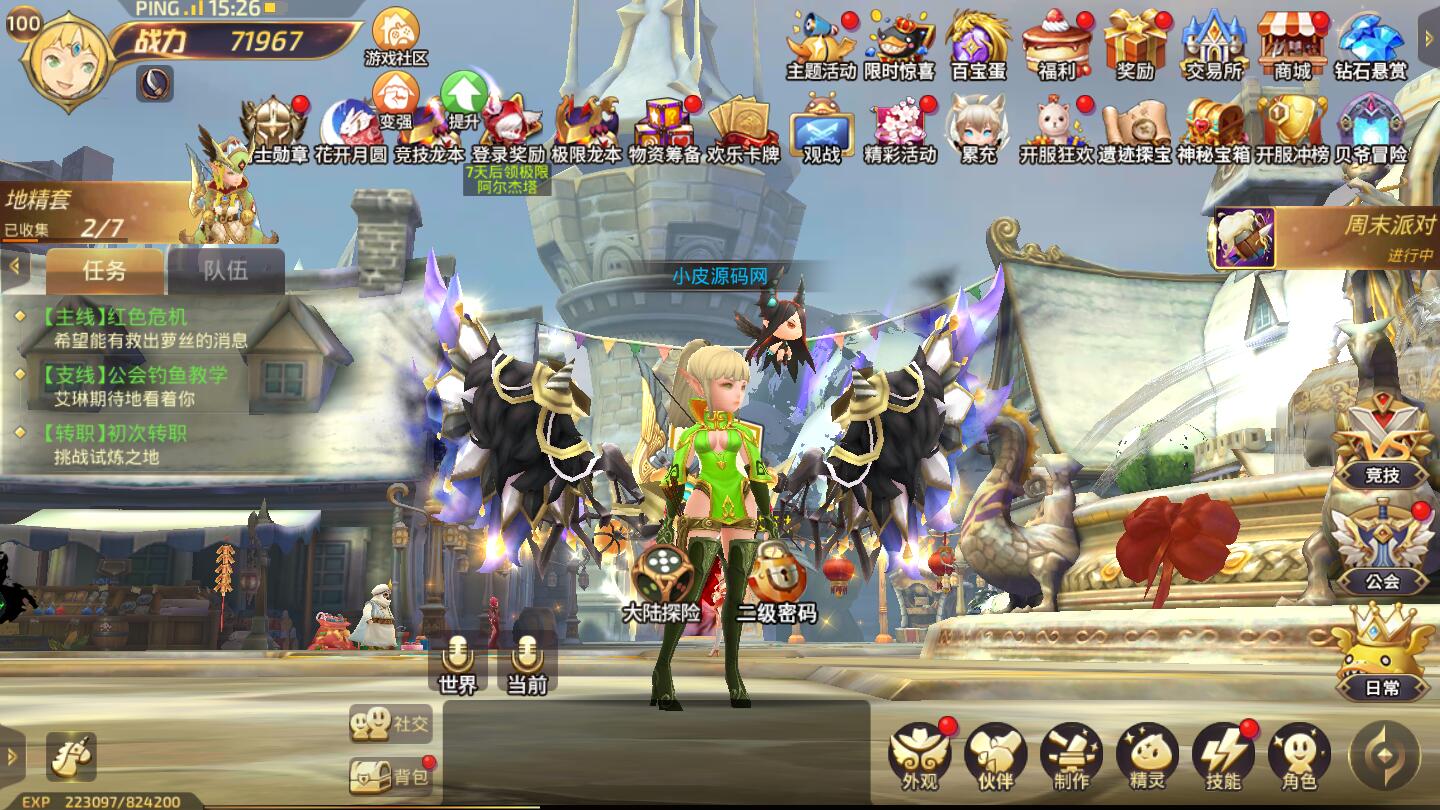Claim rewards via the 奖励 gift icon
The image size is (1440, 810).
1135,44
